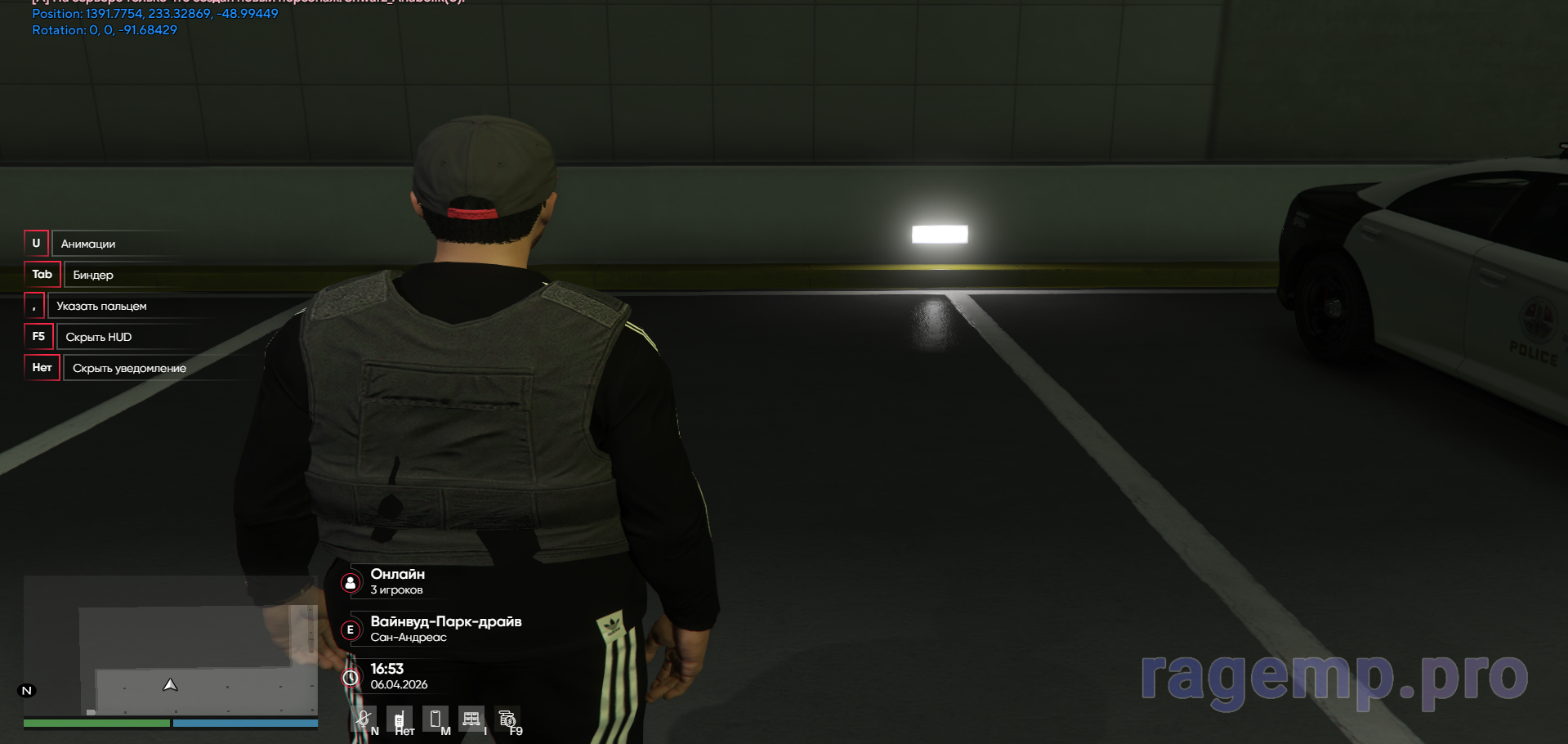Click the online players icon

(x=351, y=582)
